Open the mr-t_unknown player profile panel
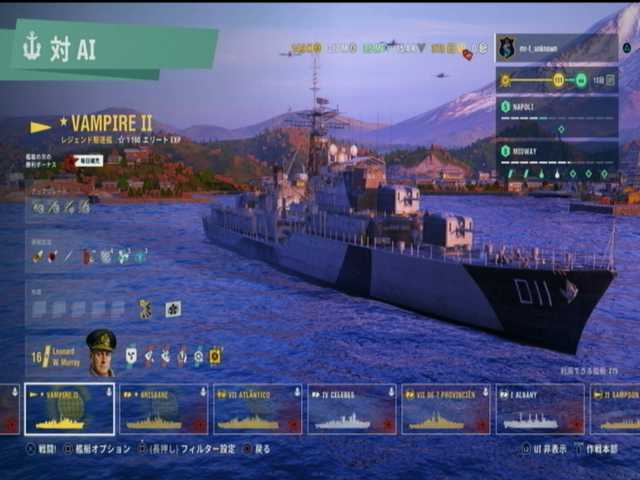Screen dimensions: 640x480 [x=556, y=48]
